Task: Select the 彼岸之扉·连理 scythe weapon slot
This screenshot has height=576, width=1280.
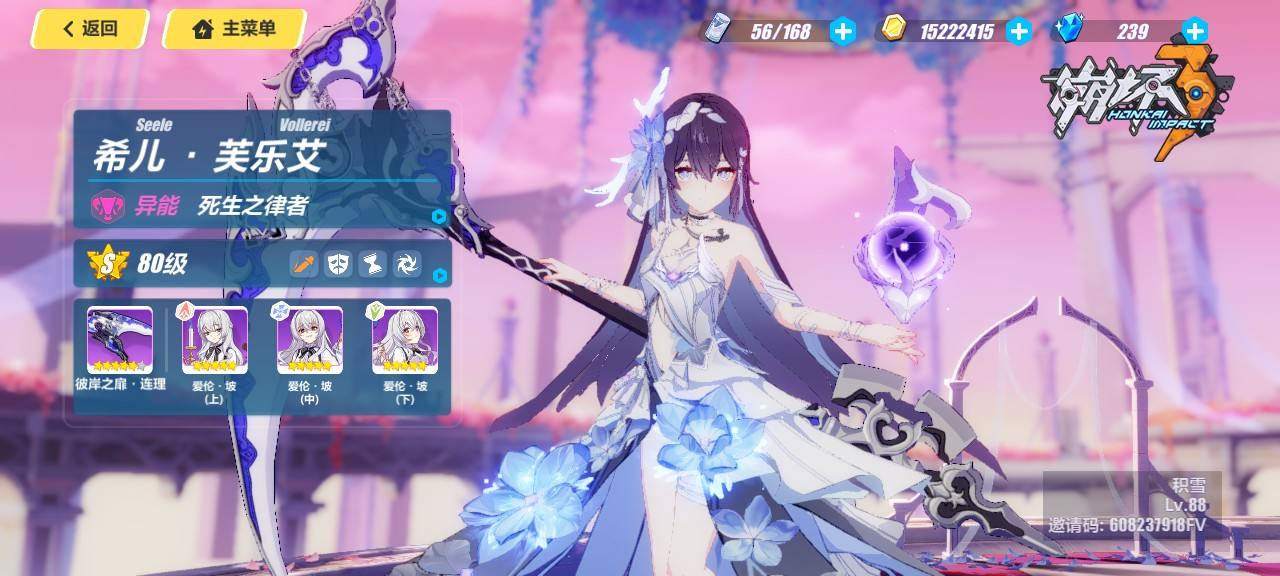Action: coord(120,341)
